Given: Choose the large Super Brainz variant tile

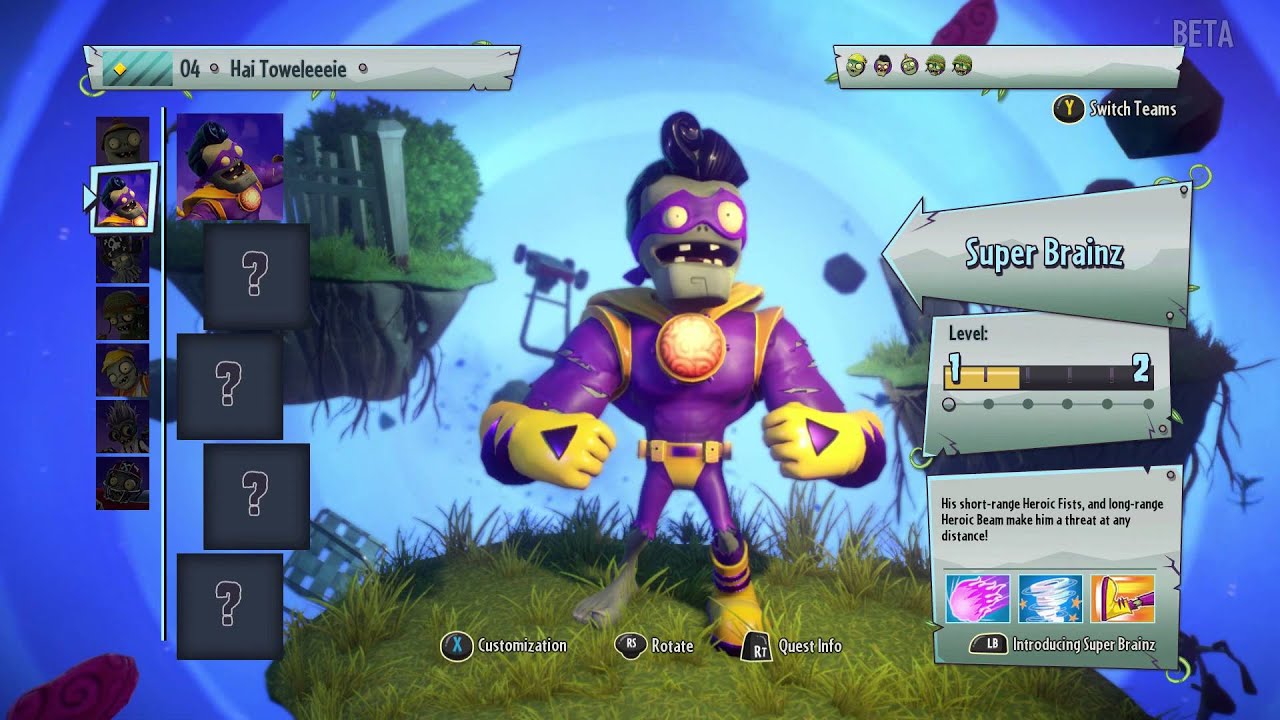Looking at the screenshot, I should pos(230,167).
